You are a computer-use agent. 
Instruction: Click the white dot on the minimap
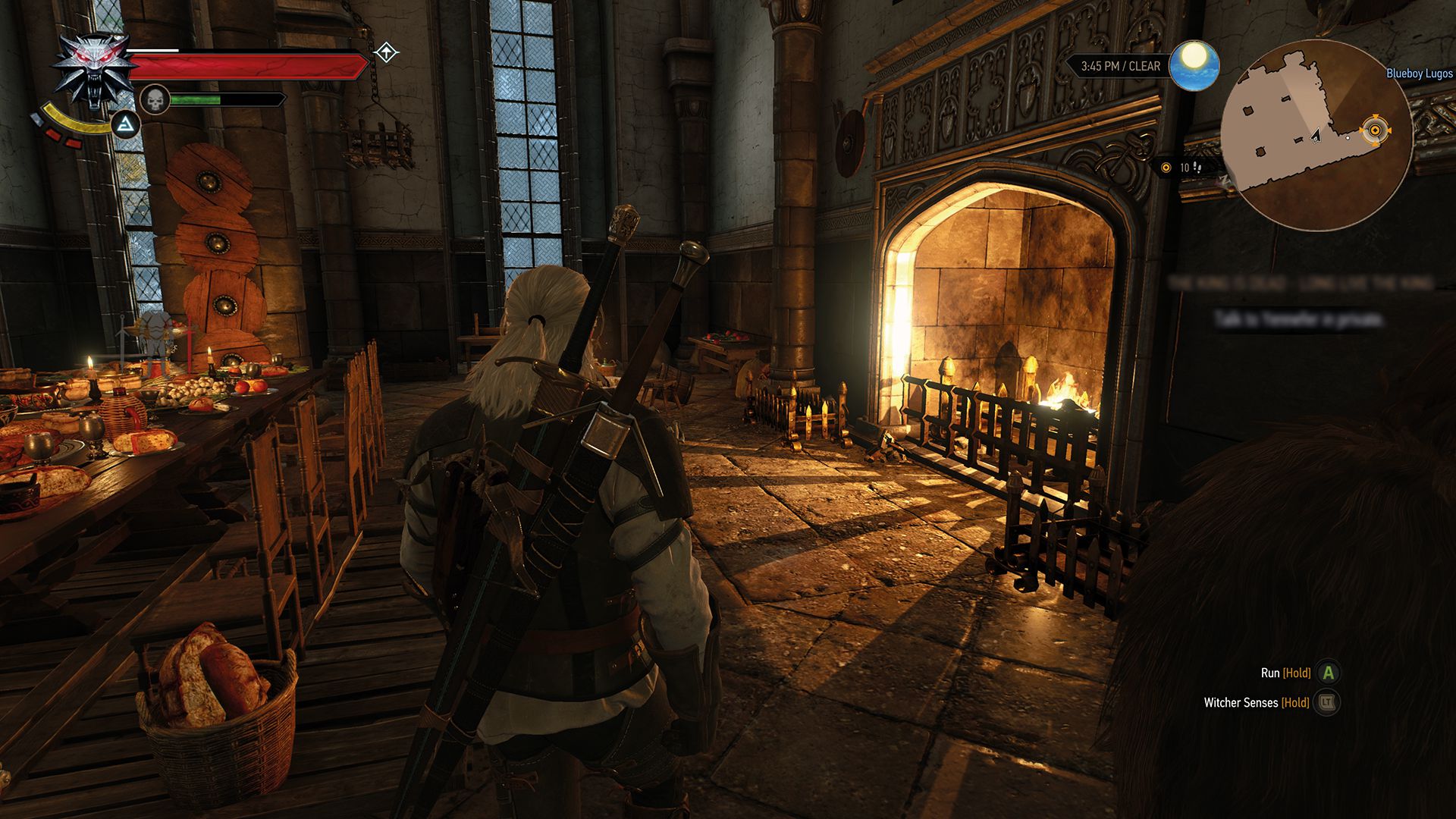1348,138
